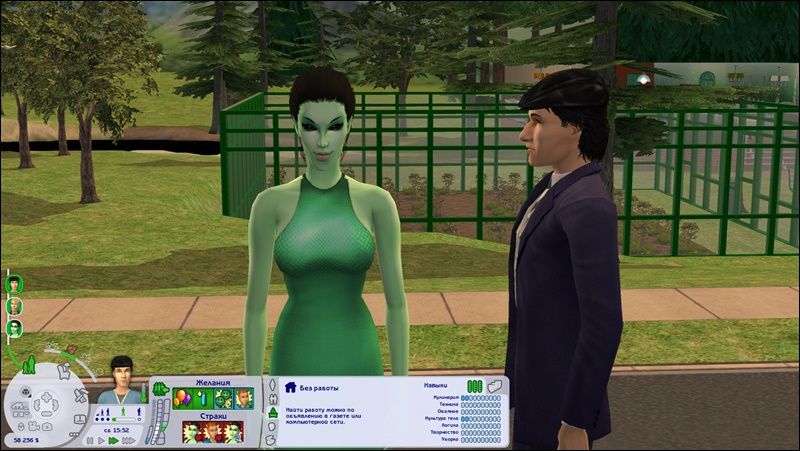
Task: Select the bottom Sim portrait with glasses
Action: (14, 327)
